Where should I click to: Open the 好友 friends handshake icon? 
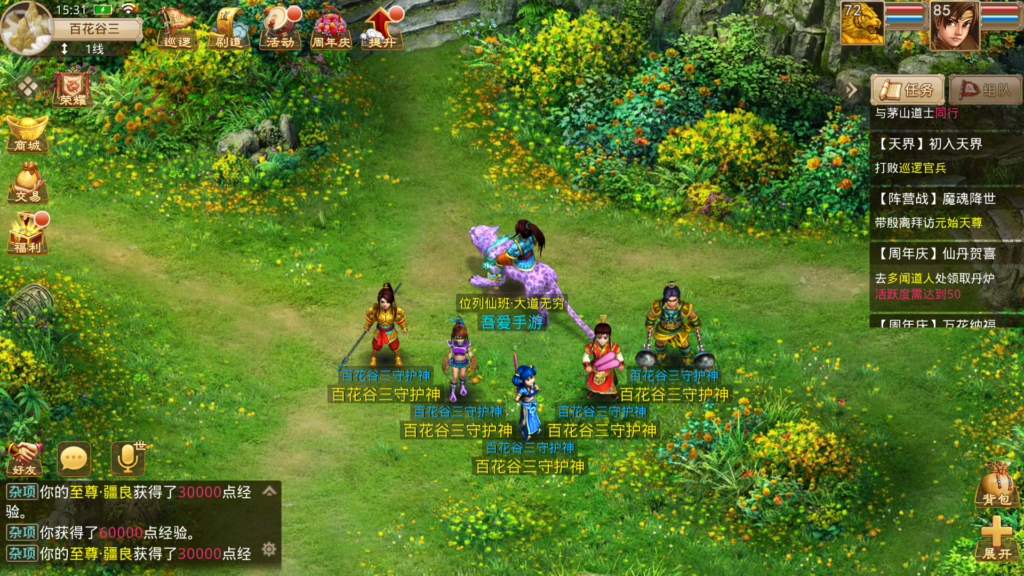click(x=23, y=459)
